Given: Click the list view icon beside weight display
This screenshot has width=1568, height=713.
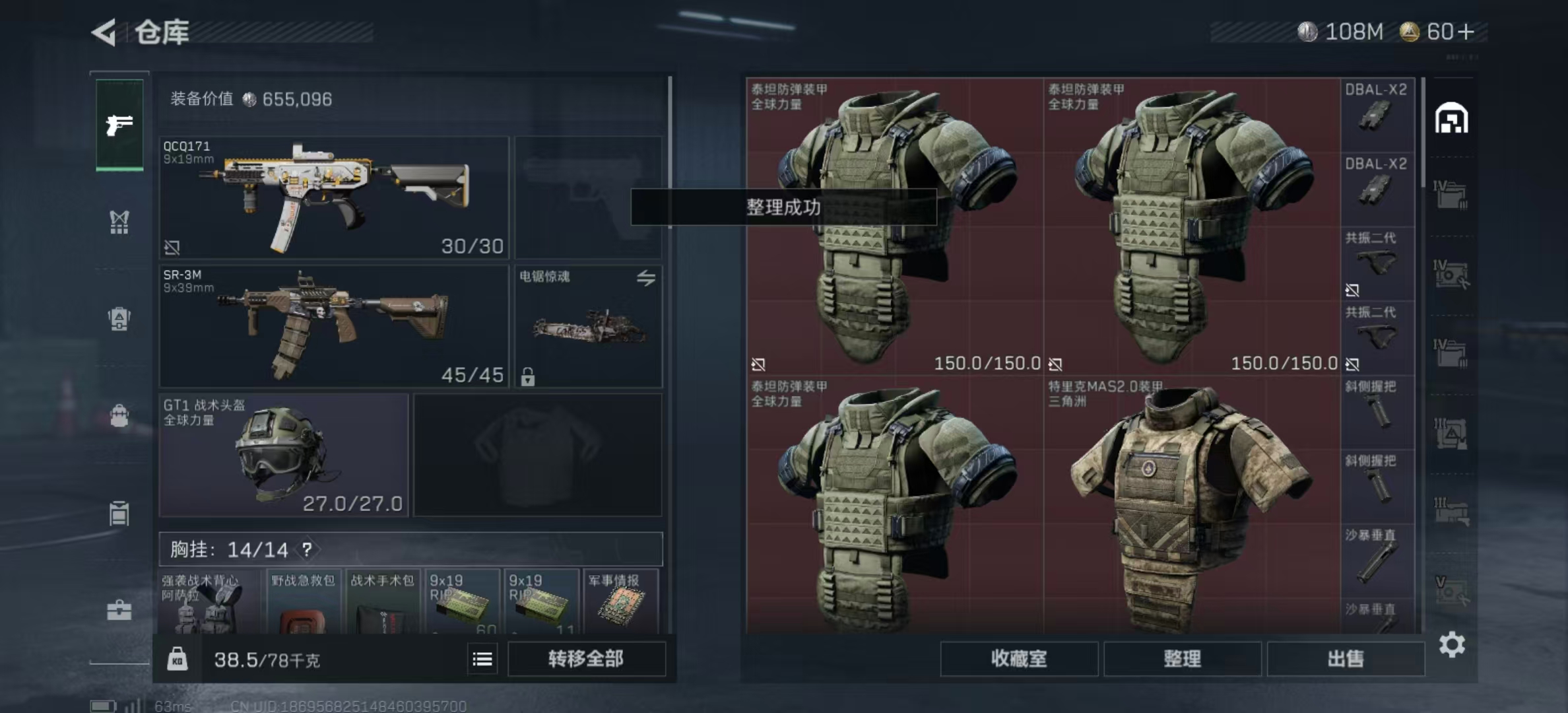Looking at the screenshot, I should [482, 660].
